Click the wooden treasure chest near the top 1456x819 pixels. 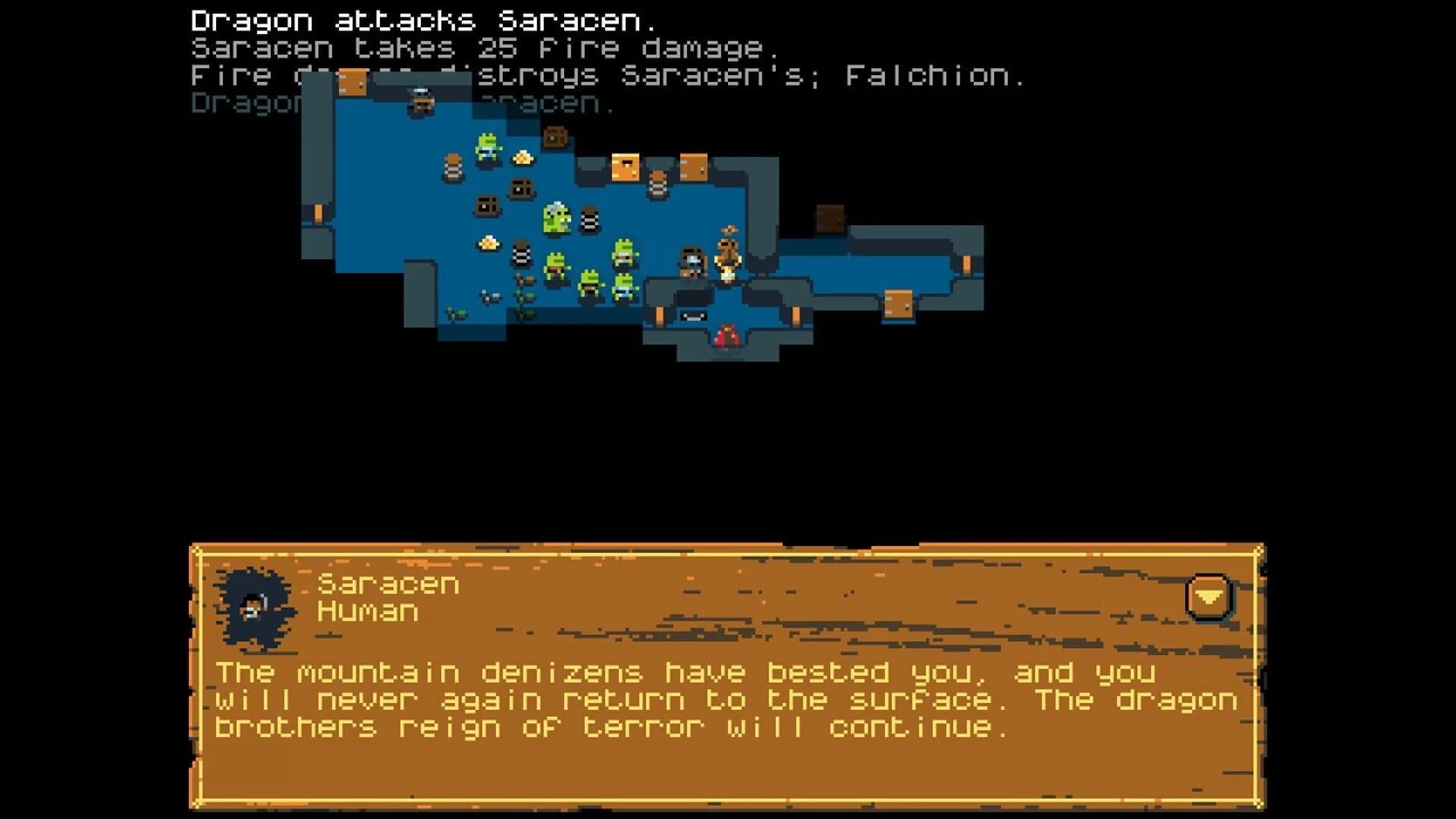[554, 137]
